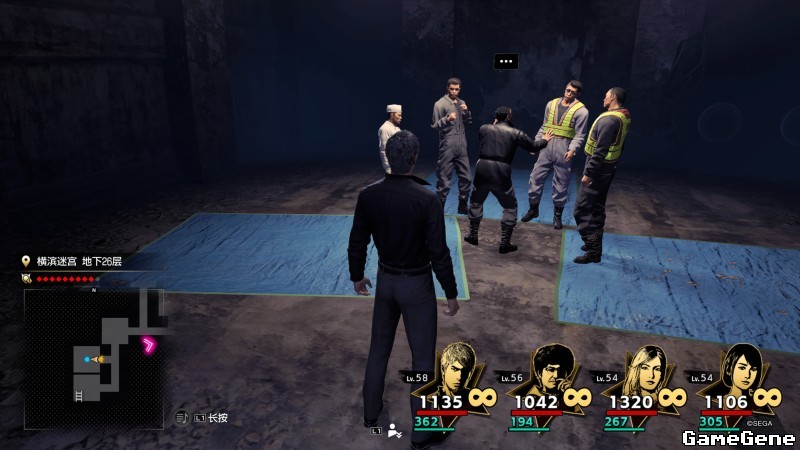Click the speech bubble above the NPC
800x450 pixels.
coord(506,61)
